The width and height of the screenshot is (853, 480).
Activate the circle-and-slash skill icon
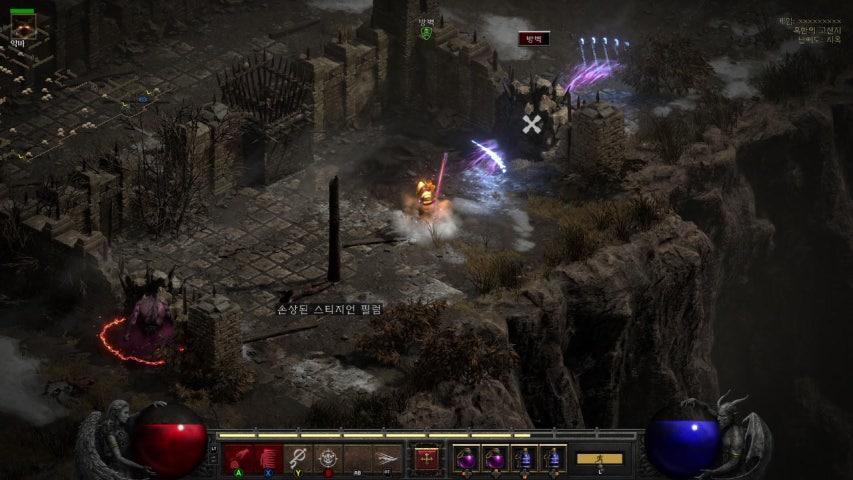click(x=298, y=459)
